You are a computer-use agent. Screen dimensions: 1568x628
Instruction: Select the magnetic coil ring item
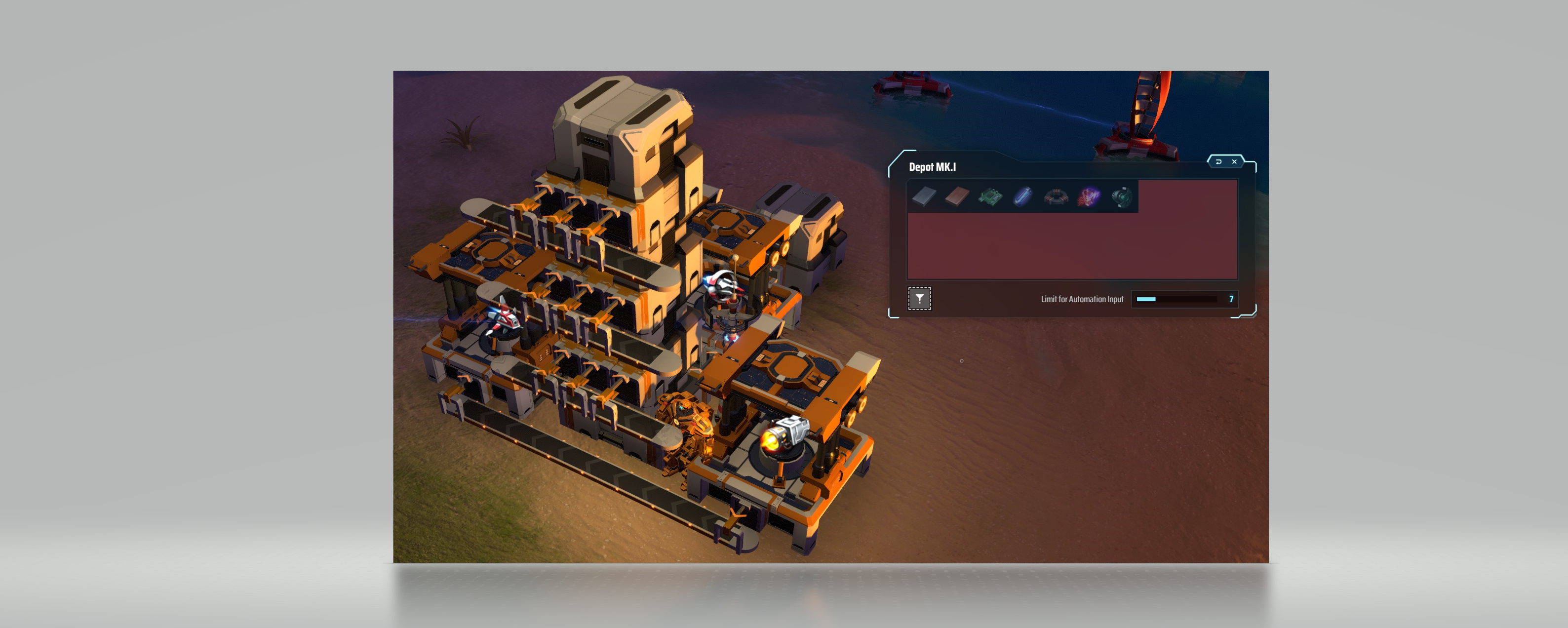pos(1056,196)
